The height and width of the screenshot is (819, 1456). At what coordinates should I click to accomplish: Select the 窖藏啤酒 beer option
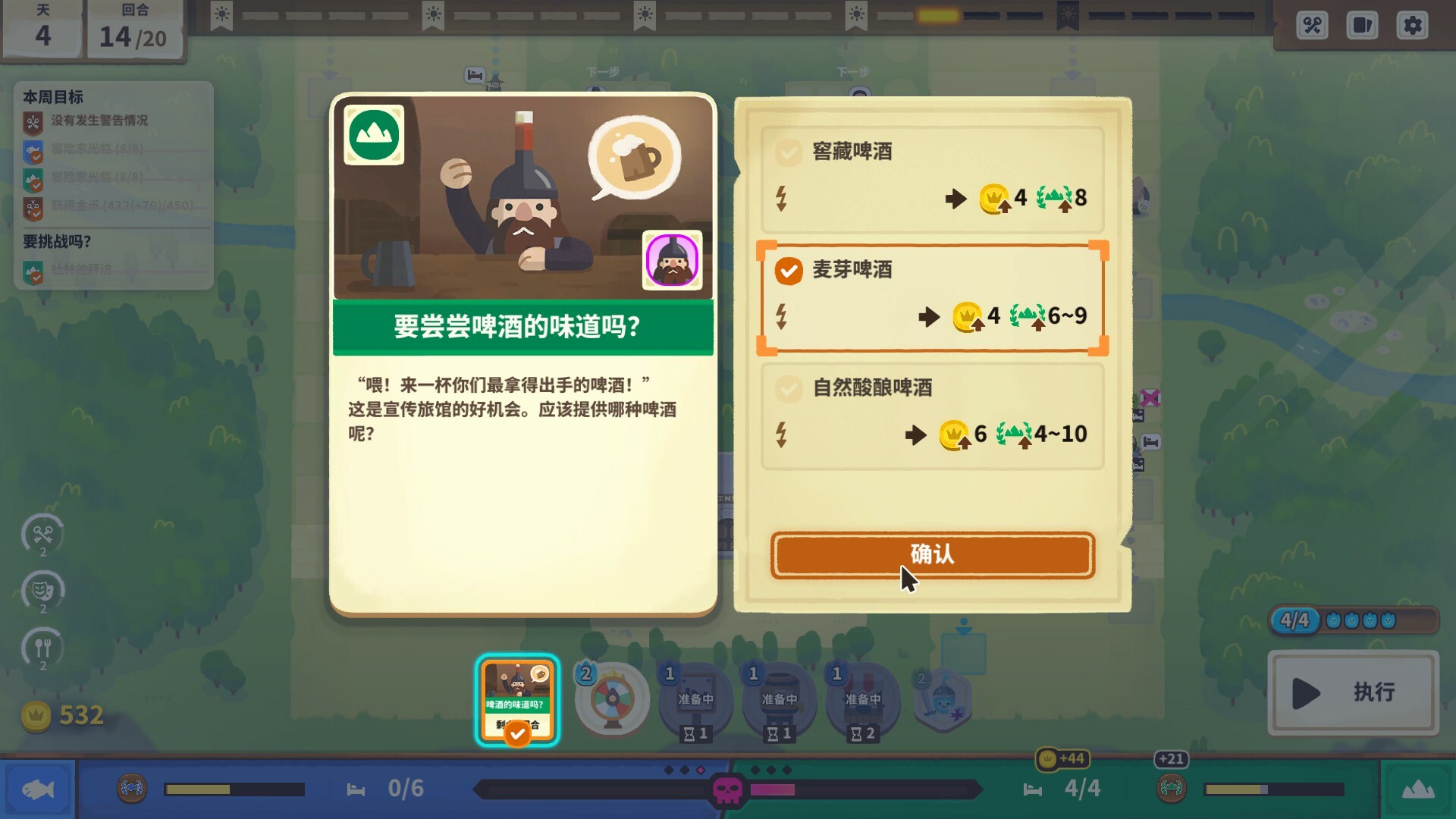click(931, 176)
